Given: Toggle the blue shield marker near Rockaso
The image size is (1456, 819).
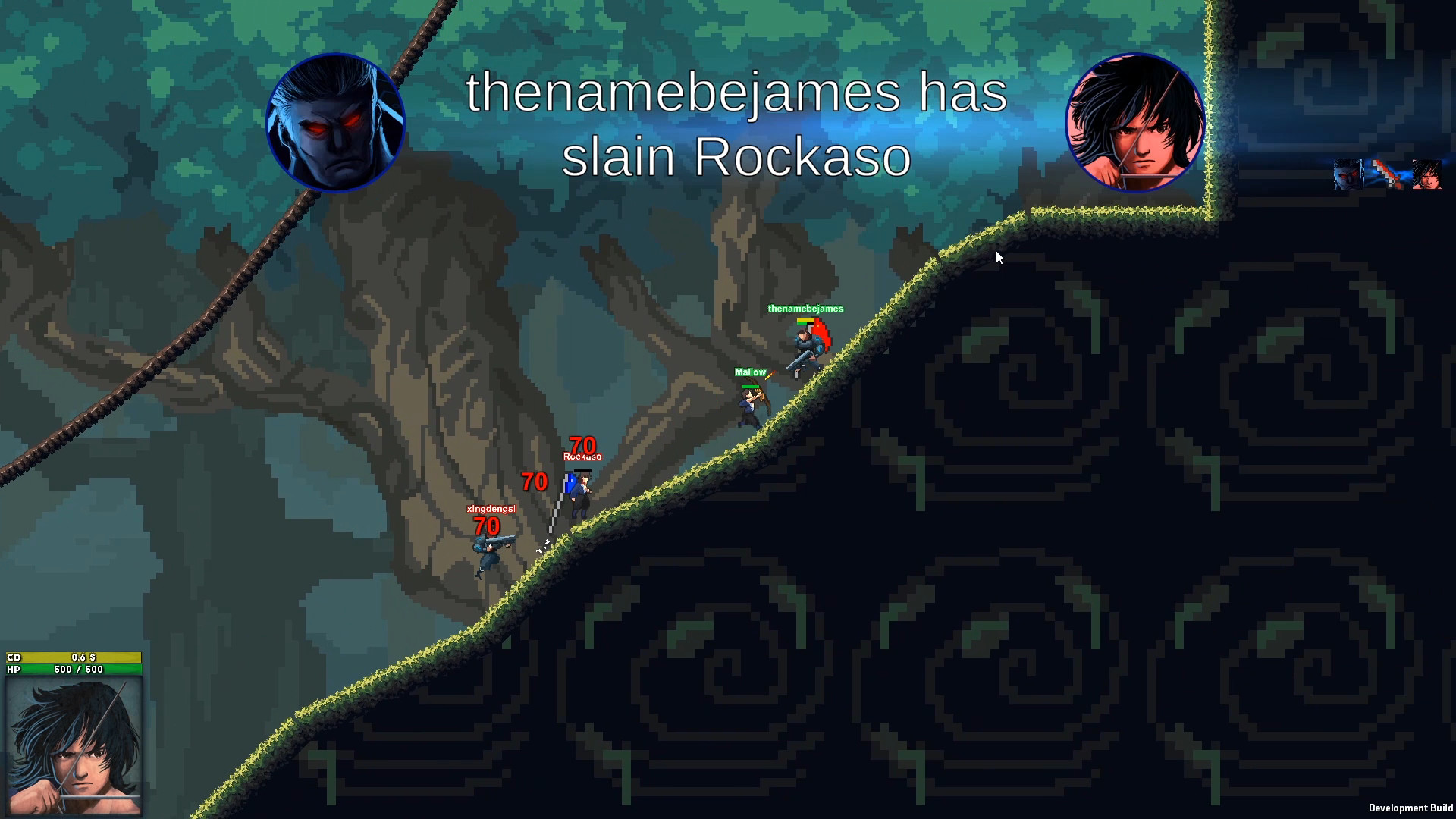Looking at the screenshot, I should pos(570,484).
